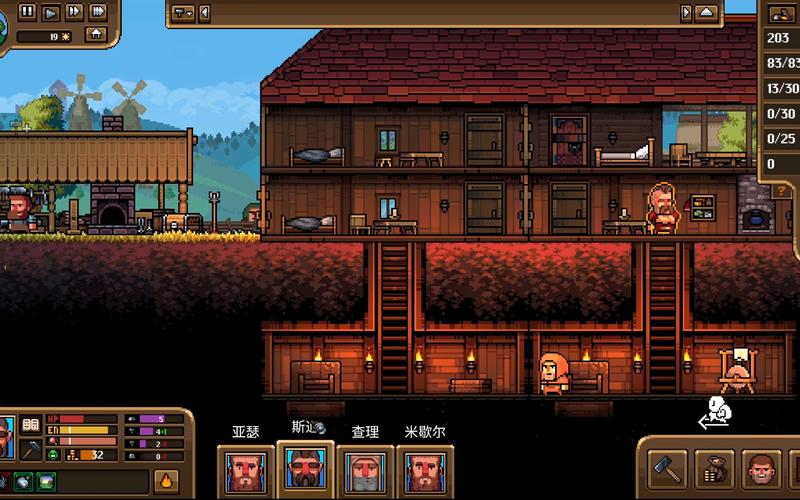Open the hammer build menu
Screen dimensions: 800x500
pyautogui.click(x=666, y=467)
